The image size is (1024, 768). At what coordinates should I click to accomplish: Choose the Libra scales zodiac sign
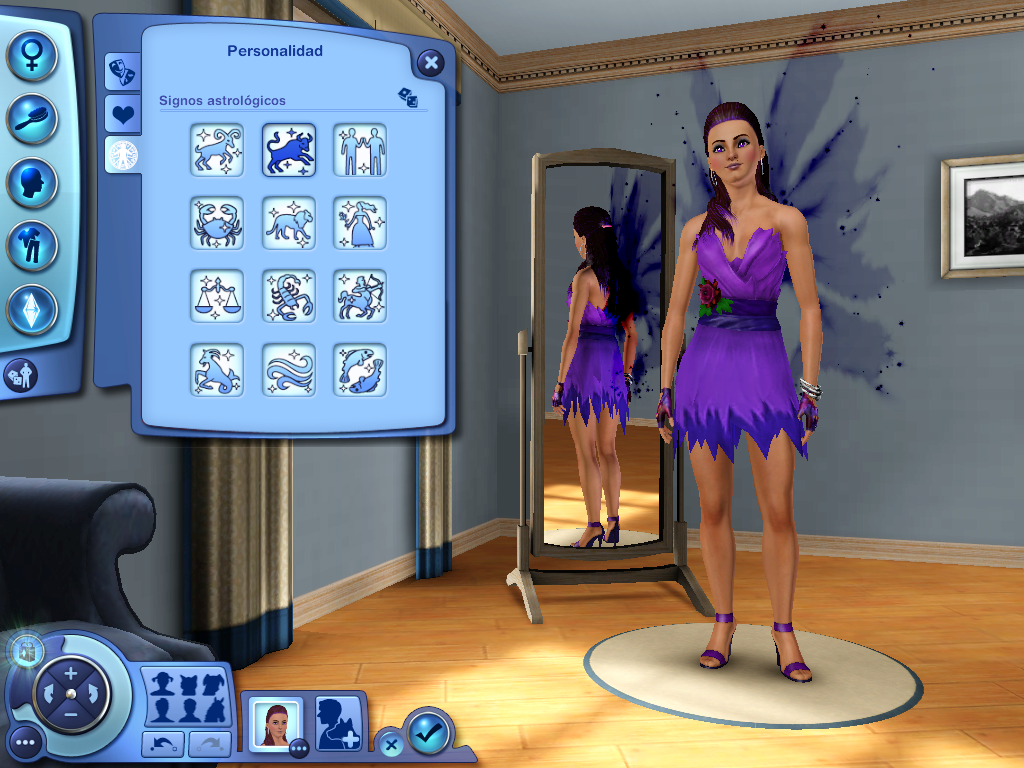[217, 296]
